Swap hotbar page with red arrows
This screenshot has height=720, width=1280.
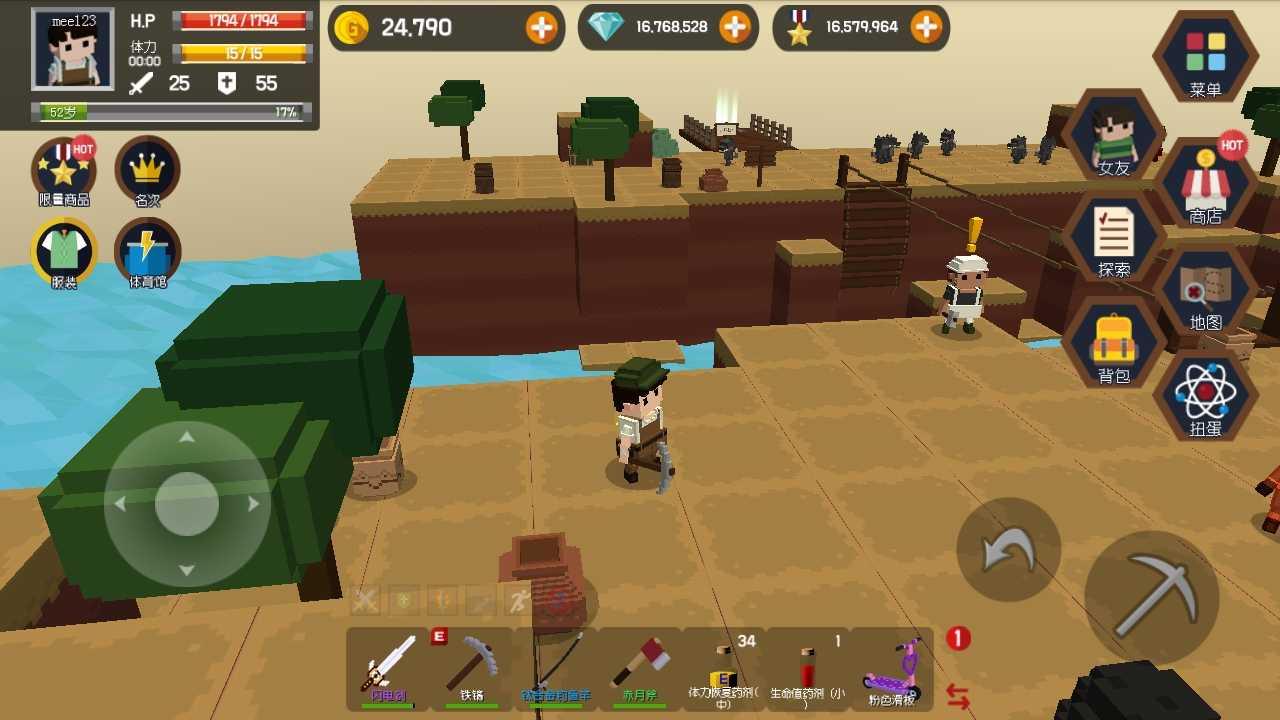[958, 696]
